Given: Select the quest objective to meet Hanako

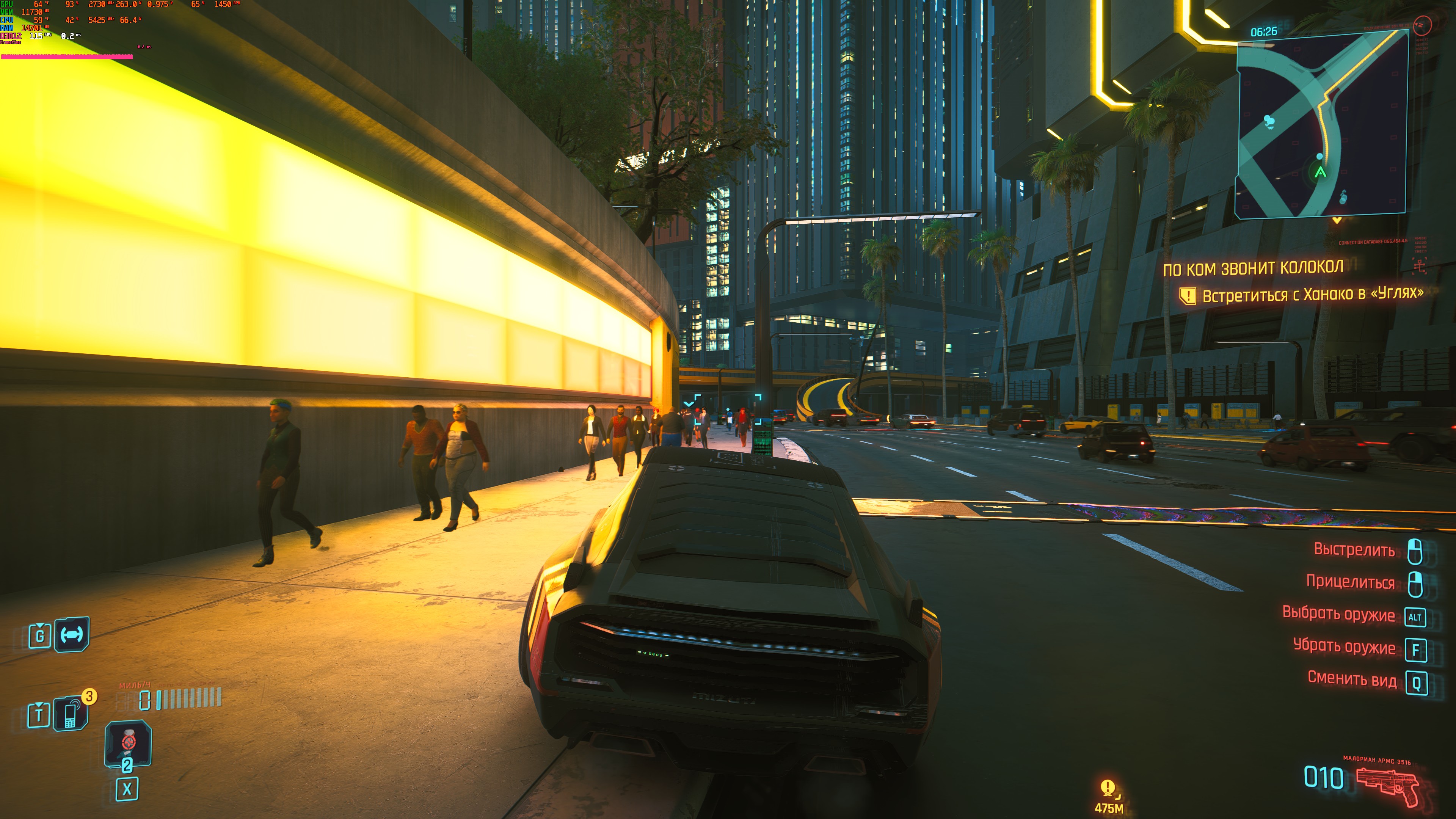Looking at the screenshot, I should [1311, 295].
